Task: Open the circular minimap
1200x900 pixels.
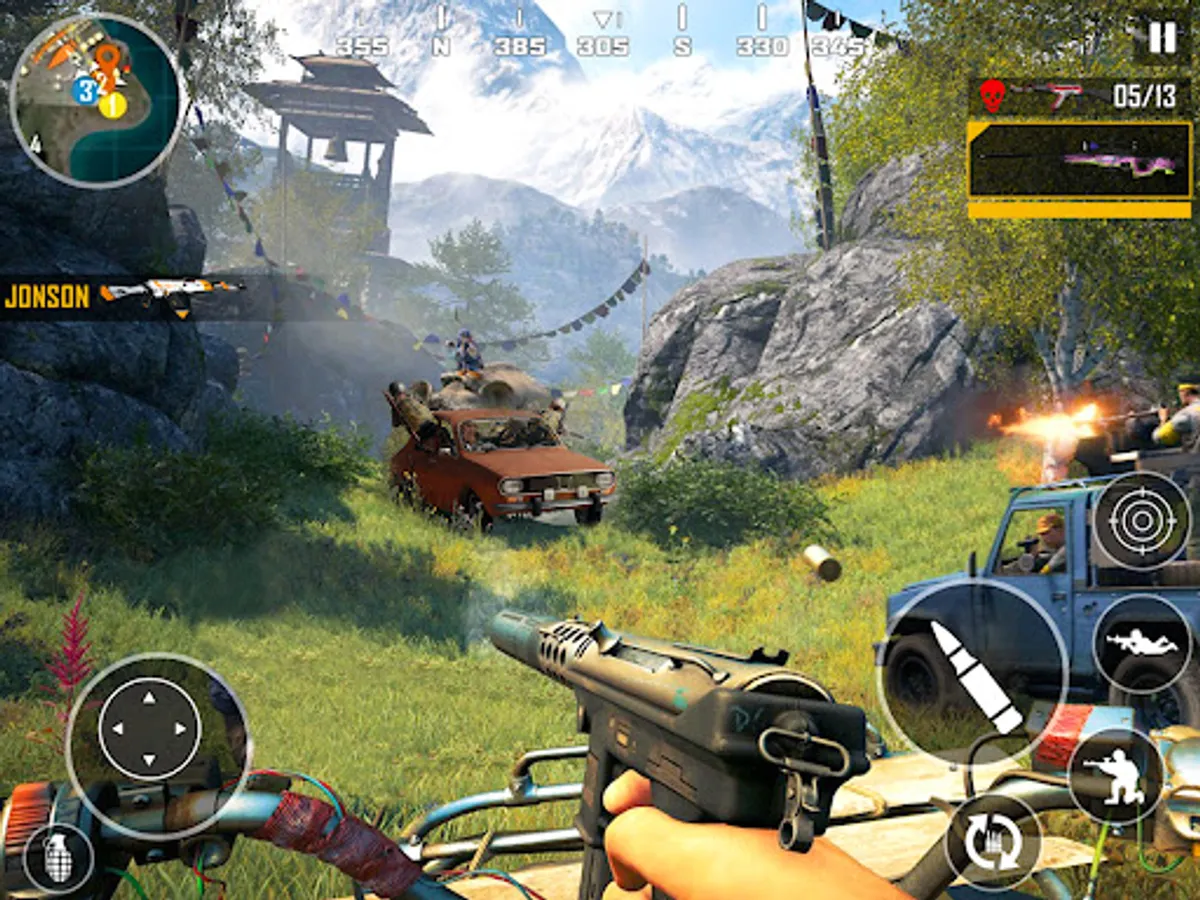Action: [97, 100]
